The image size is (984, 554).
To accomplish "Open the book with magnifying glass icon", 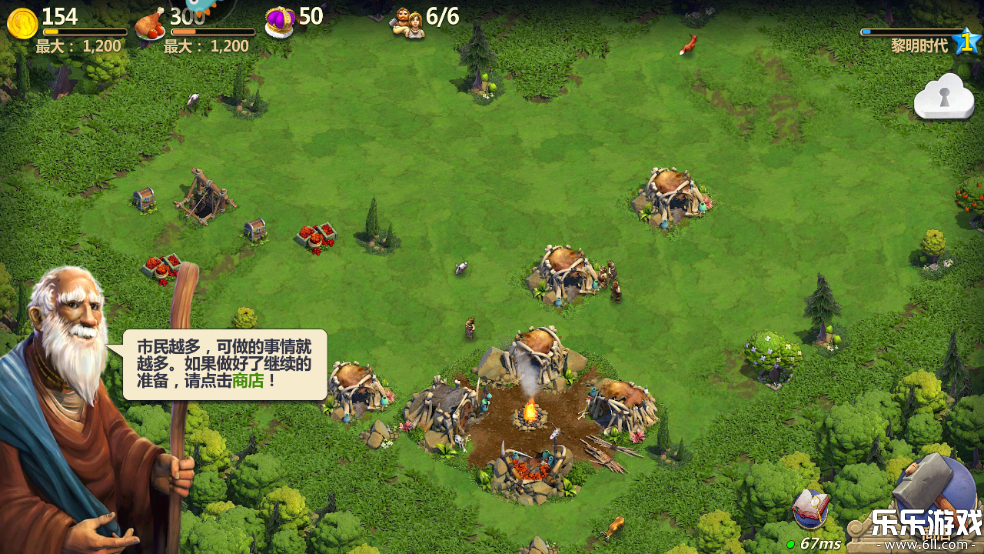I will click(x=812, y=510).
